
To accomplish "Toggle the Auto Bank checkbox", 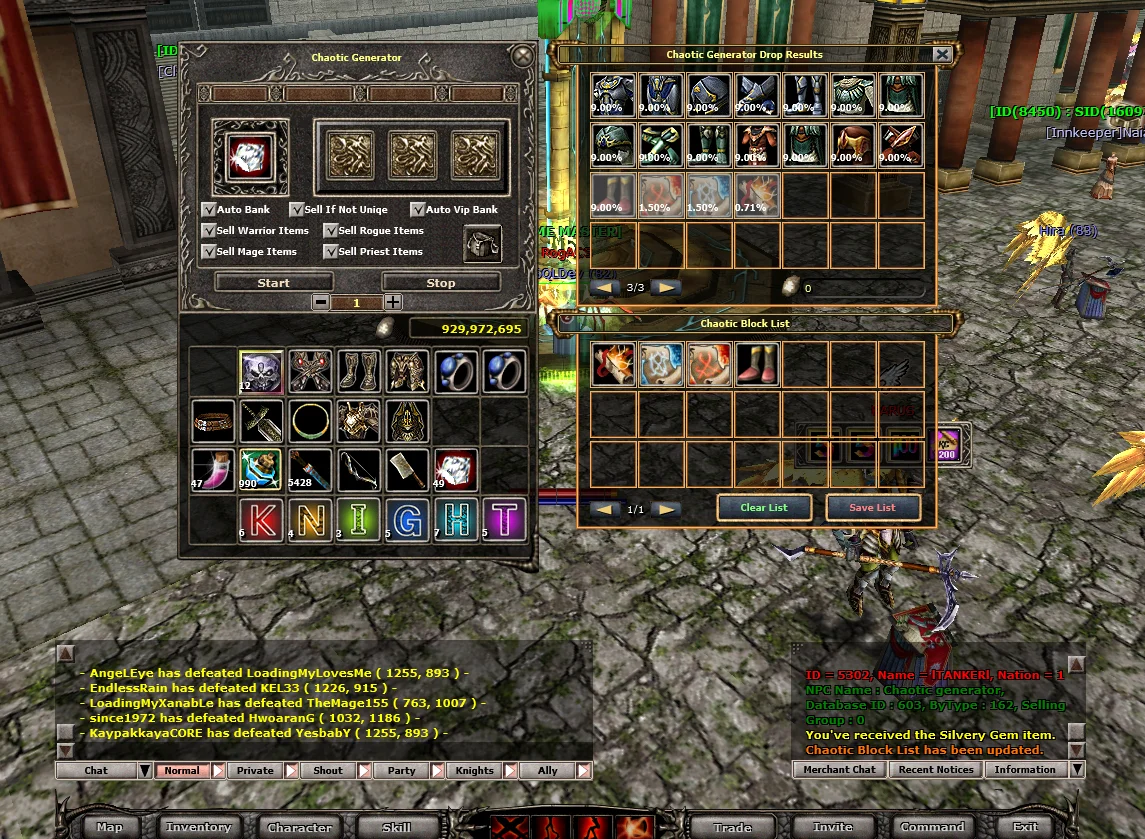I will pyautogui.click(x=208, y=210).
